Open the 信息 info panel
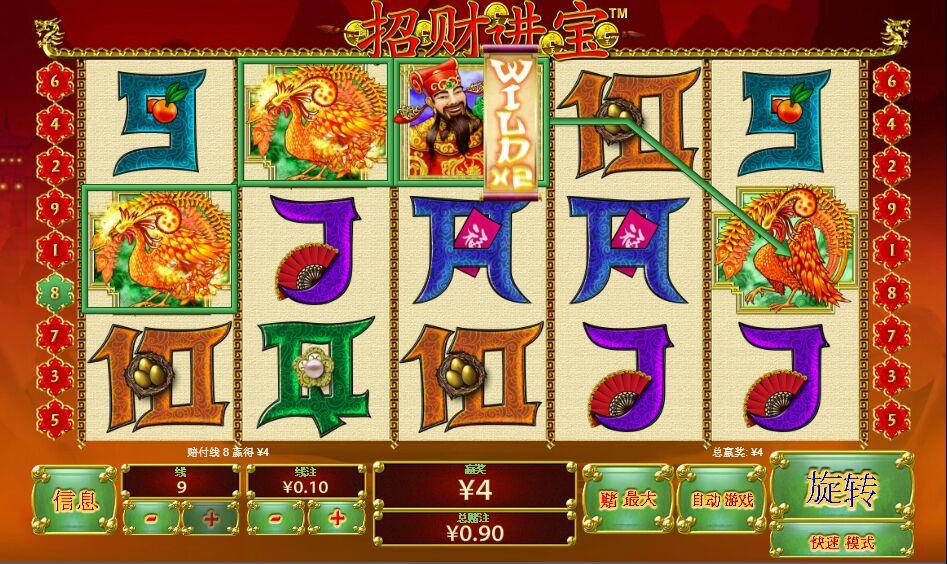Viewport: 947px width, 564px height. 74,498
